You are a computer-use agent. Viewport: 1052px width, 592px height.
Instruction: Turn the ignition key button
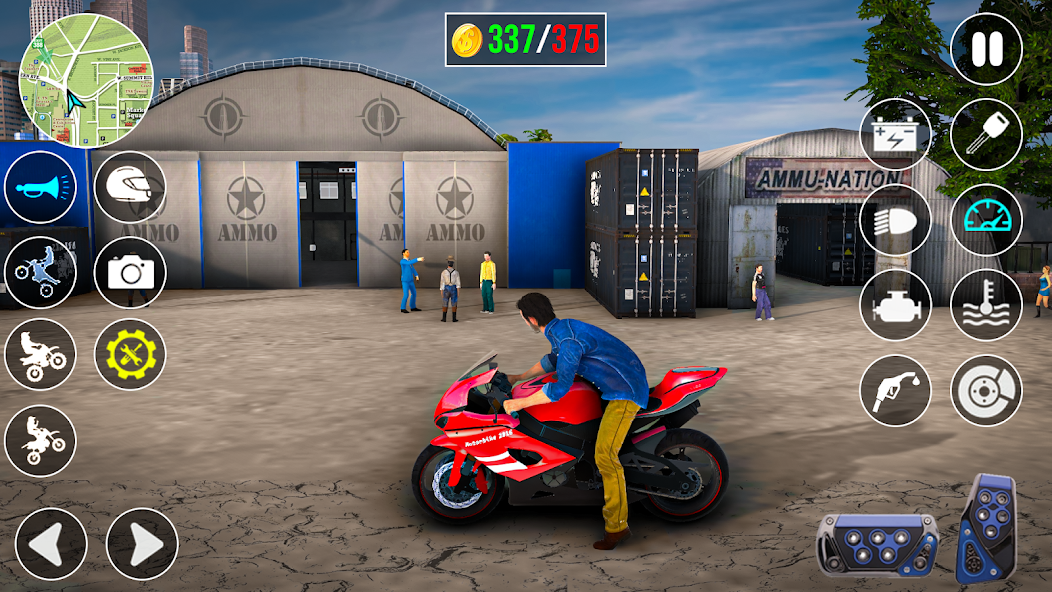click(x=986, y=135)
